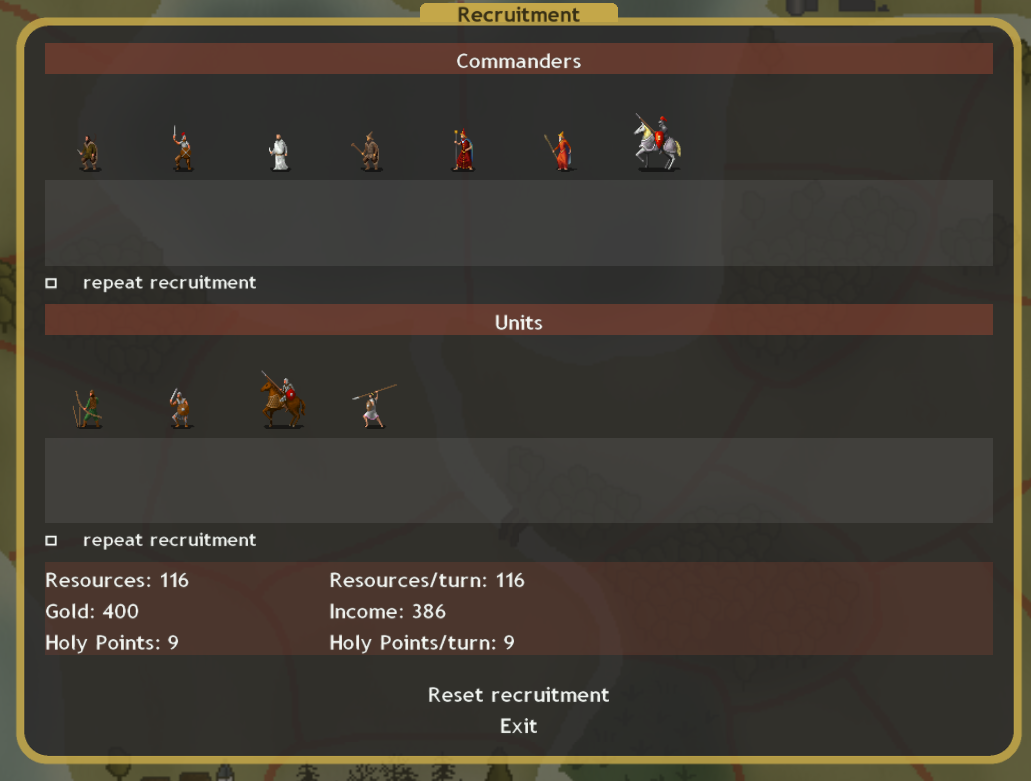Recruit the red-robed commander with gold staff
The width and height of the screenshot is (1031, 781).
pyautogui.click(x=461, y=151)
